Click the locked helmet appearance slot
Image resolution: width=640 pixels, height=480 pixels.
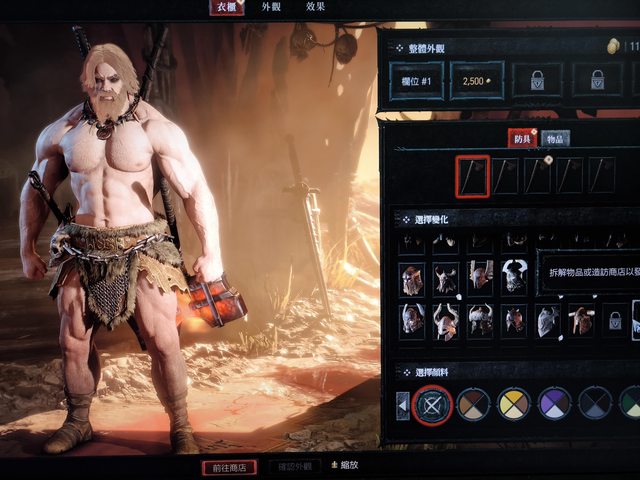tap(615, 320)
